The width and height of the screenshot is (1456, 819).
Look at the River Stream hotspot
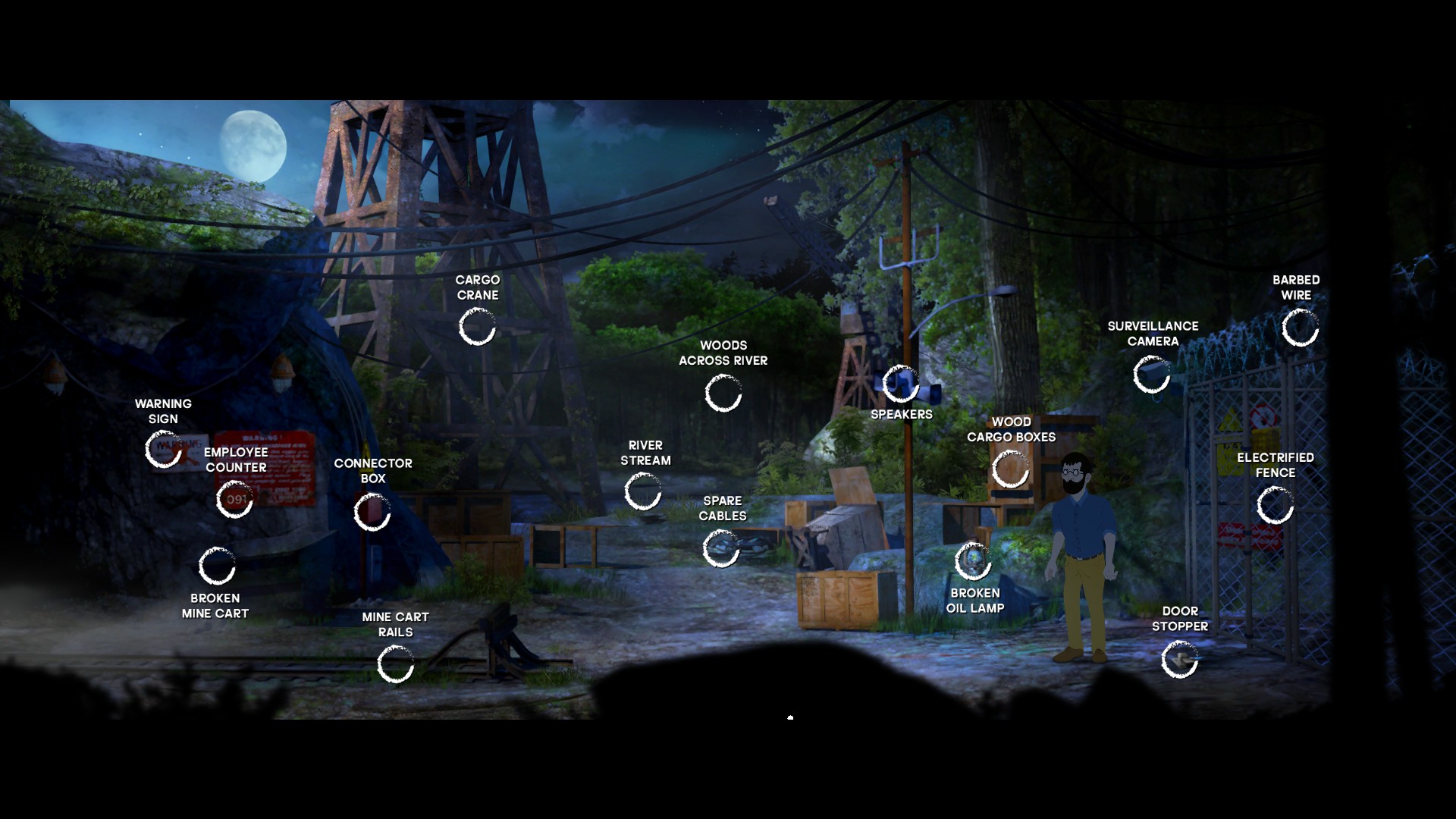pos(643,491)
